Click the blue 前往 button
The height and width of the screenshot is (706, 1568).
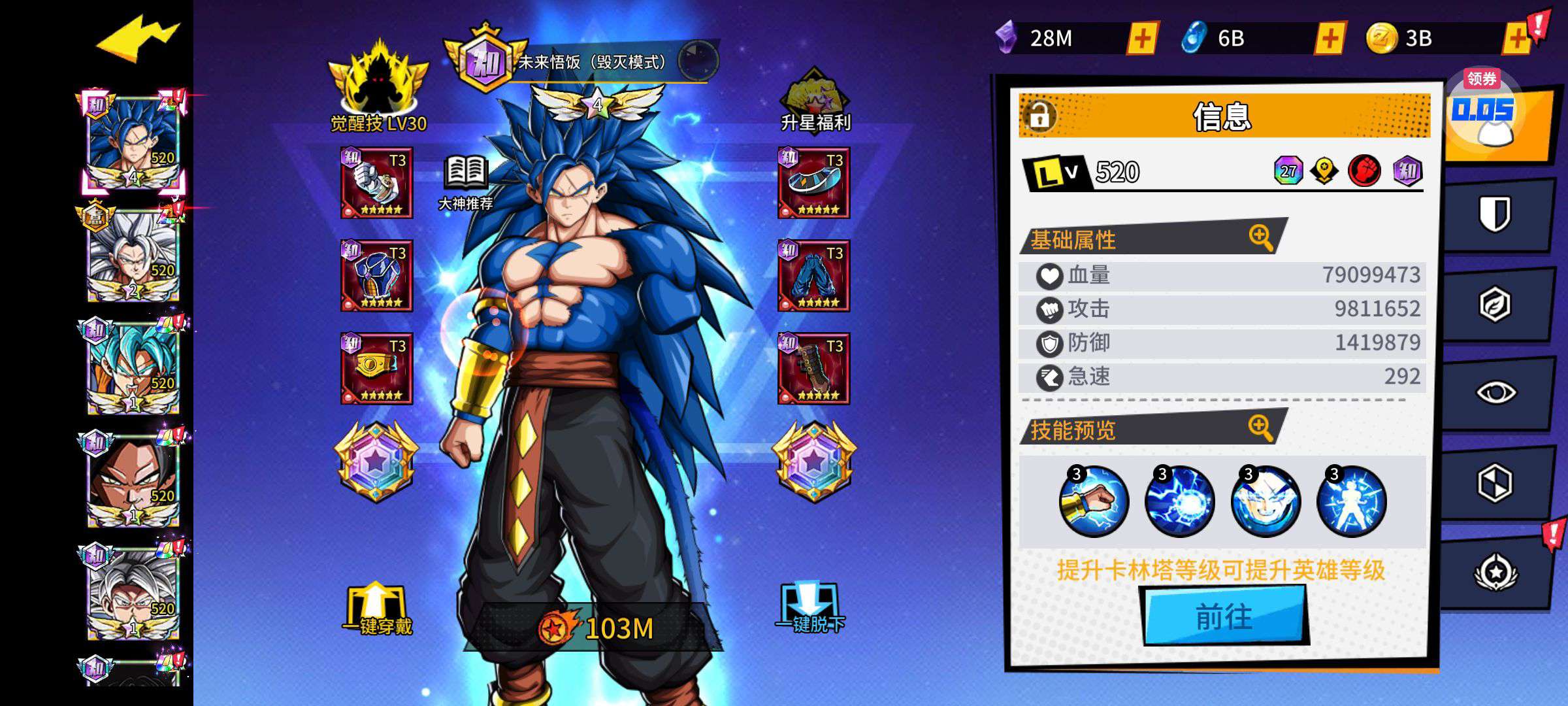click(1225, 616)
